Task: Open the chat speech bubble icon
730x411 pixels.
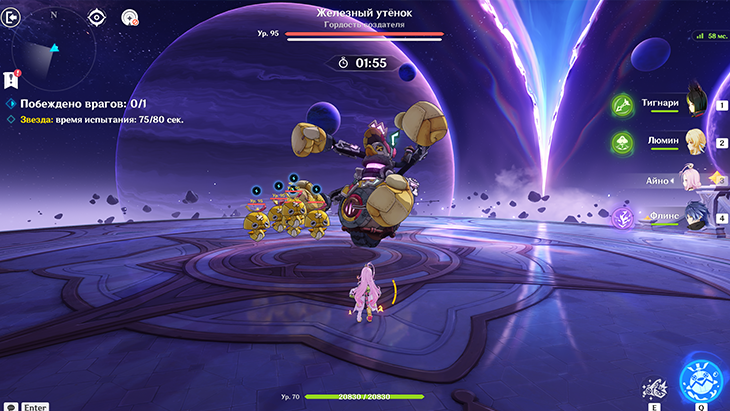Action: point(10,406)
